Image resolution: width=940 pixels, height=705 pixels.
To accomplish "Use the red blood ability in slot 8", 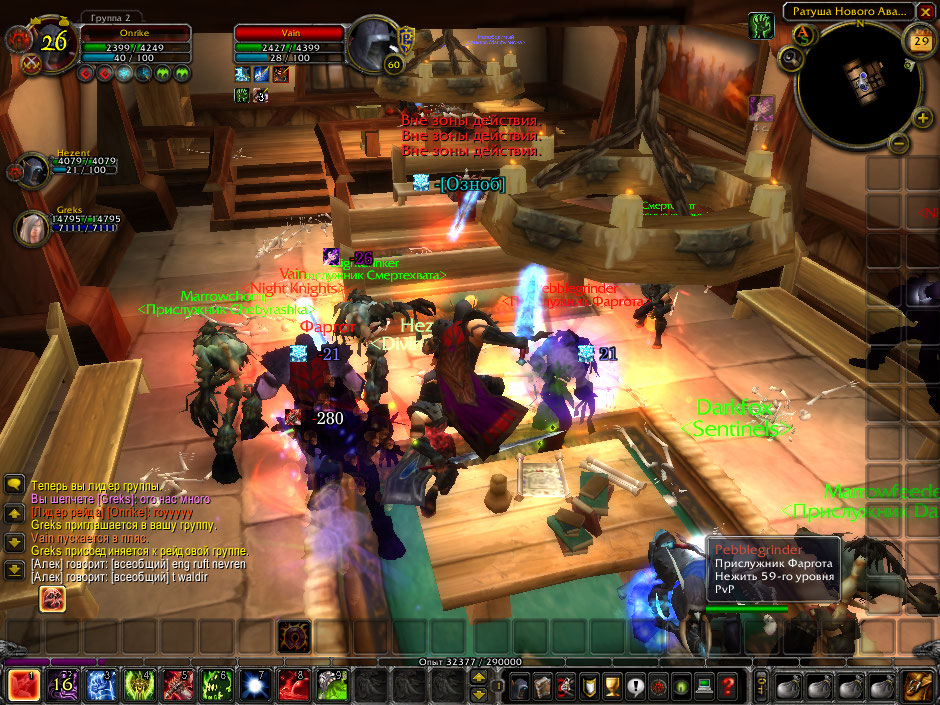I will [x=295, y=685].
